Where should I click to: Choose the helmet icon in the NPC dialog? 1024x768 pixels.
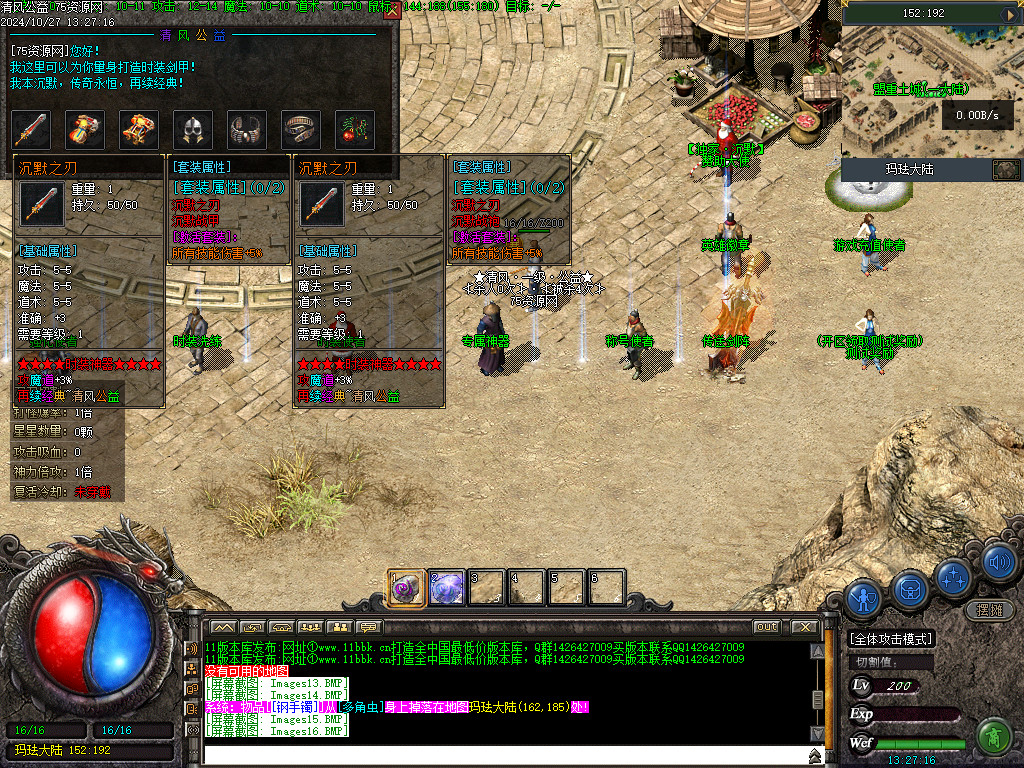[x=193, y=130]
